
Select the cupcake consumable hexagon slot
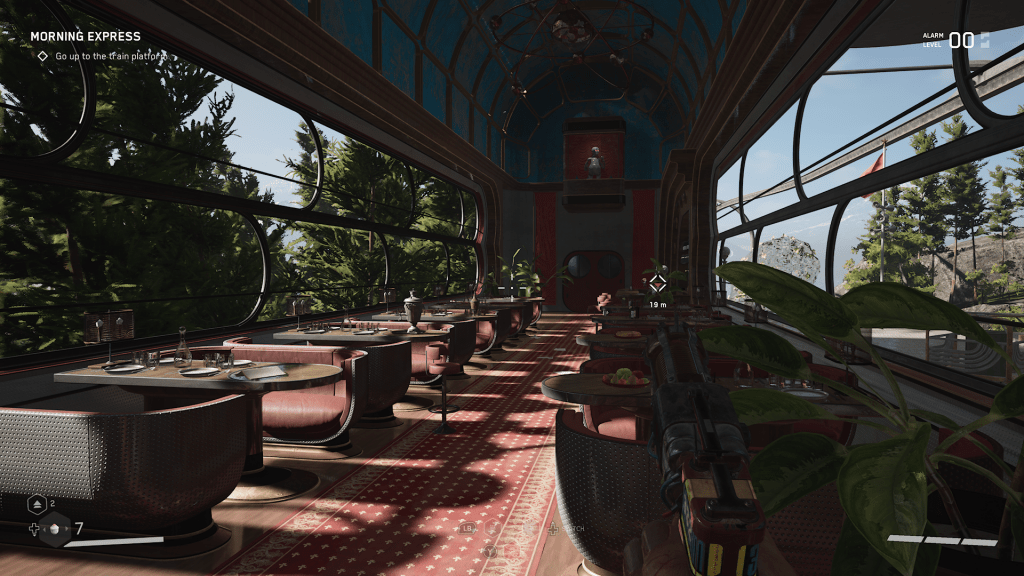(57, 529)
